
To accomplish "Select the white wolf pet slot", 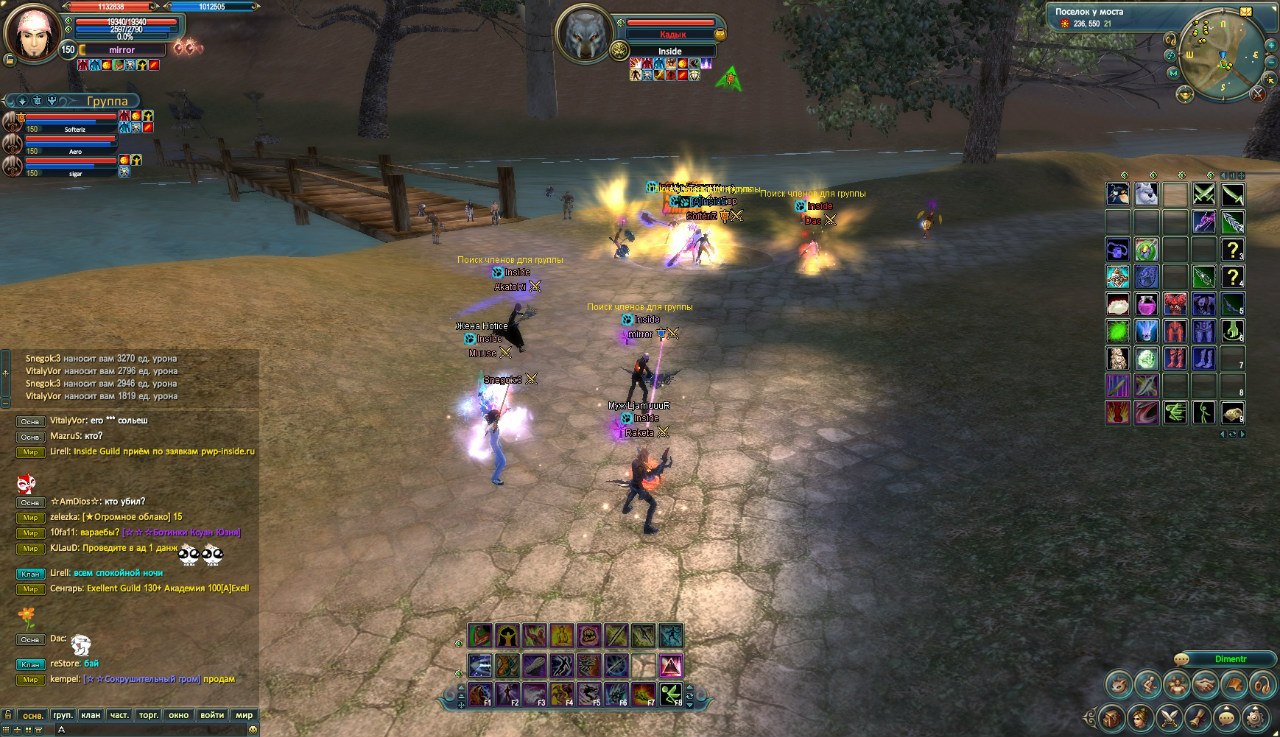I will (x=1146, y=194).
